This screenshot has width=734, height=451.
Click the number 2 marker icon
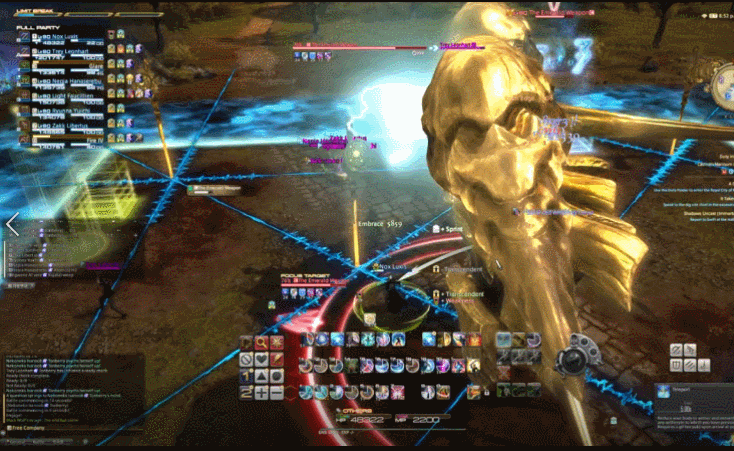click(246, 393)
